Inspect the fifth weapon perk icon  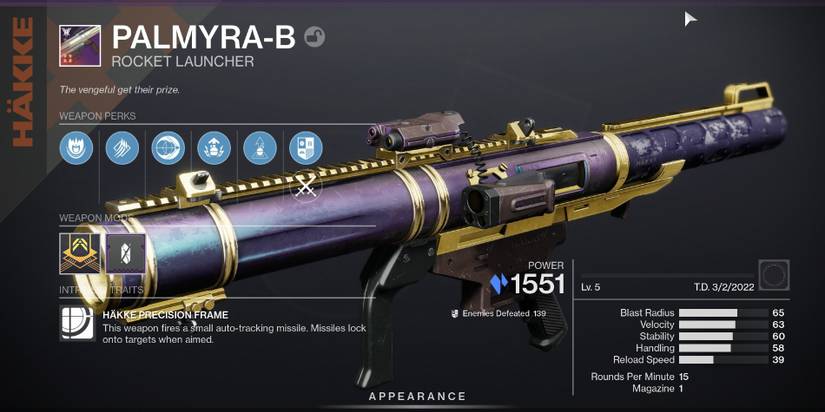260,148
